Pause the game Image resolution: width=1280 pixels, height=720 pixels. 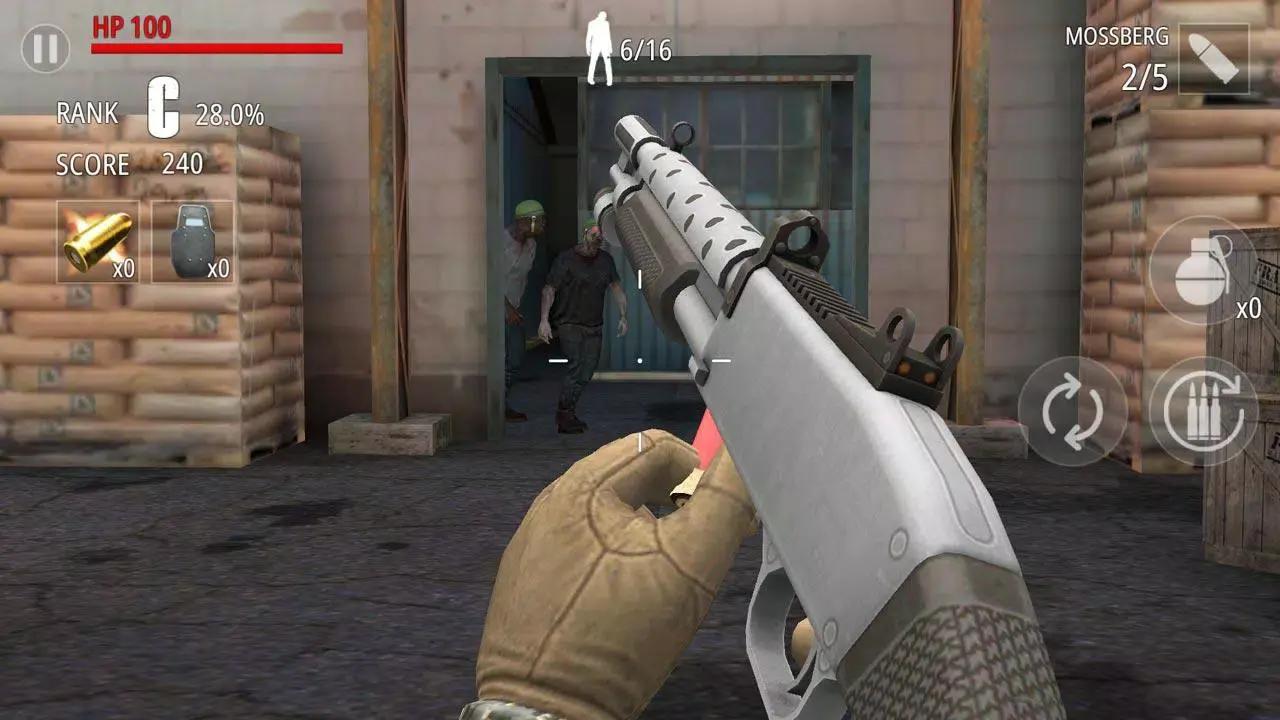tap(44, 48)
